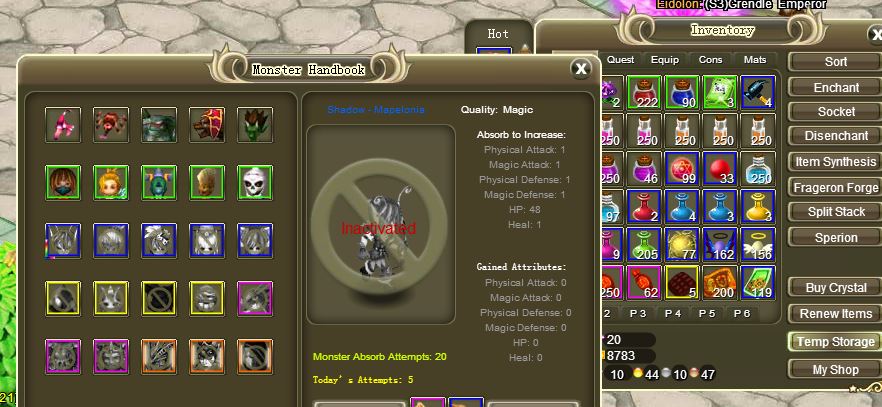Go to inventory page P 4
Screen dimensions: 882x407
[673, 313]
